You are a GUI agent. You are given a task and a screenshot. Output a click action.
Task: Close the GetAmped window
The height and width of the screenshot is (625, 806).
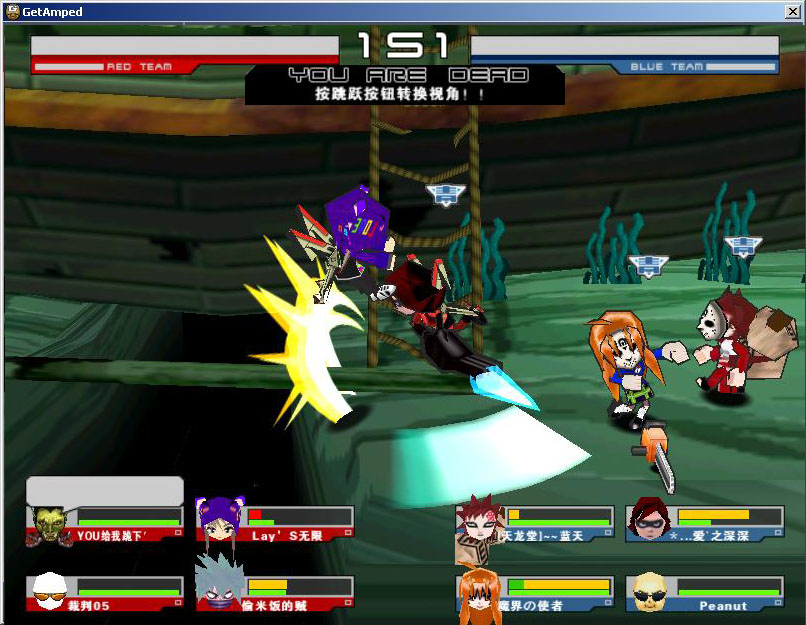791,11
